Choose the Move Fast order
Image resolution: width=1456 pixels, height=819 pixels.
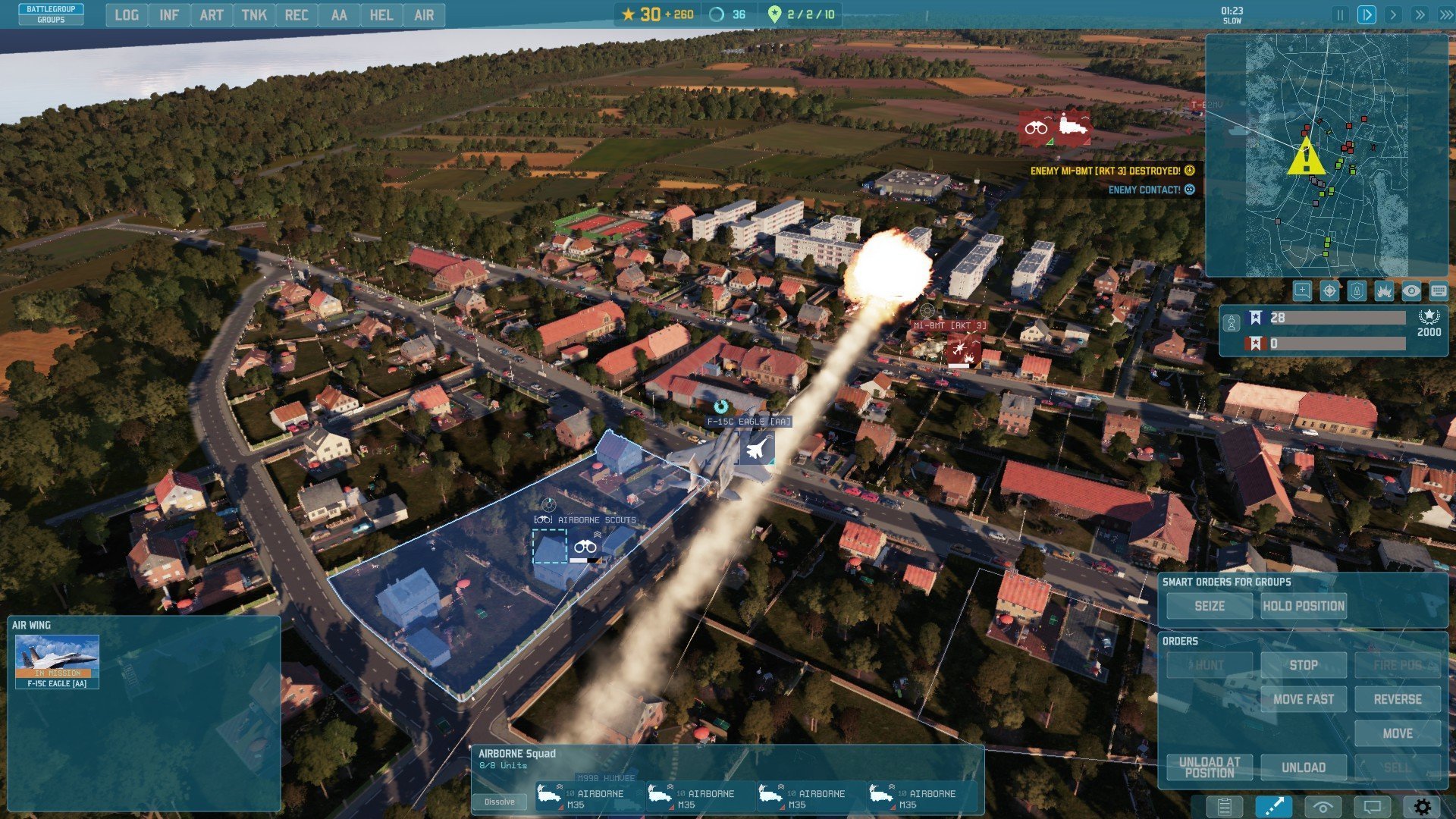1303,699
